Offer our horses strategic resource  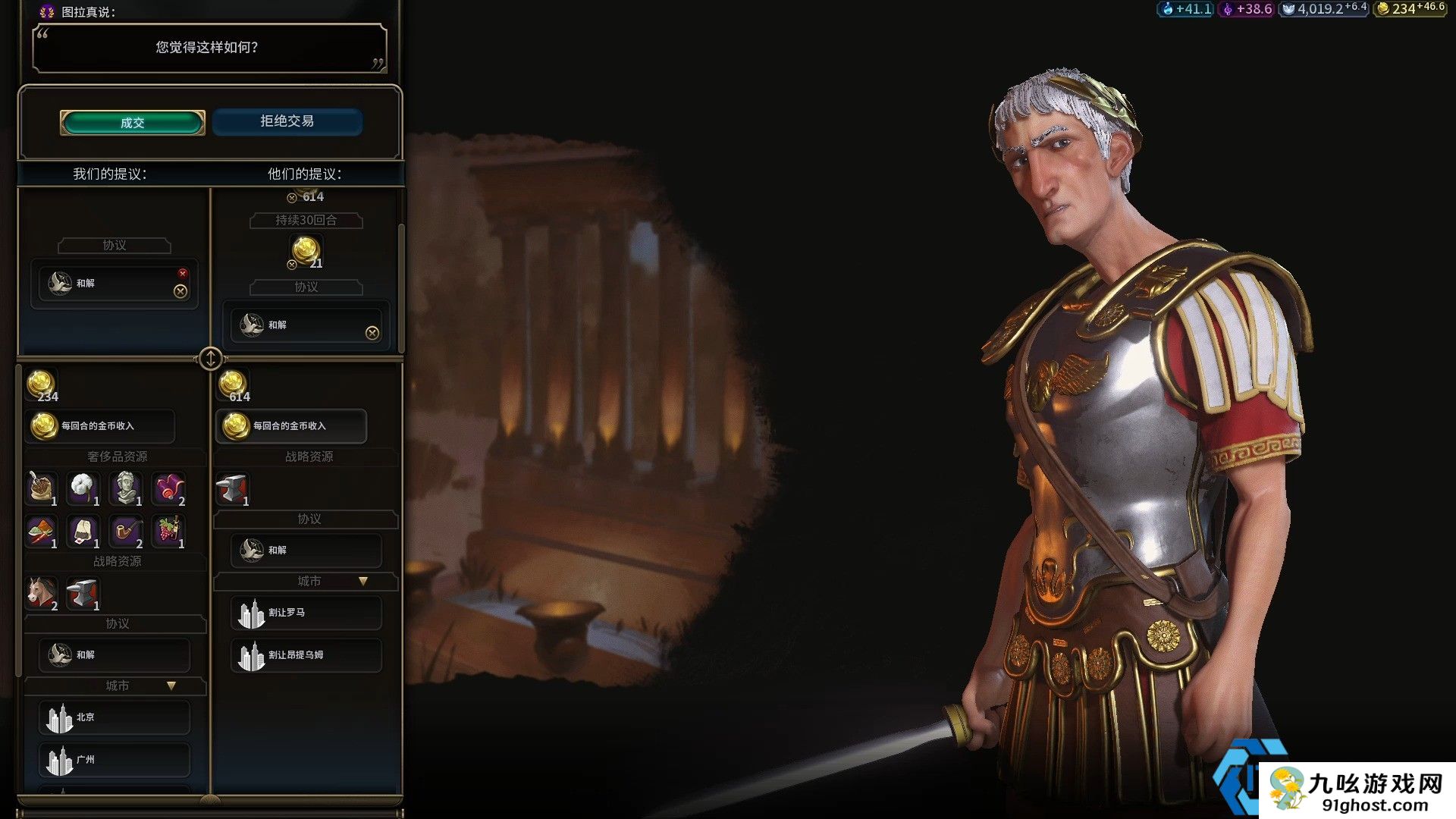[41, 593]
